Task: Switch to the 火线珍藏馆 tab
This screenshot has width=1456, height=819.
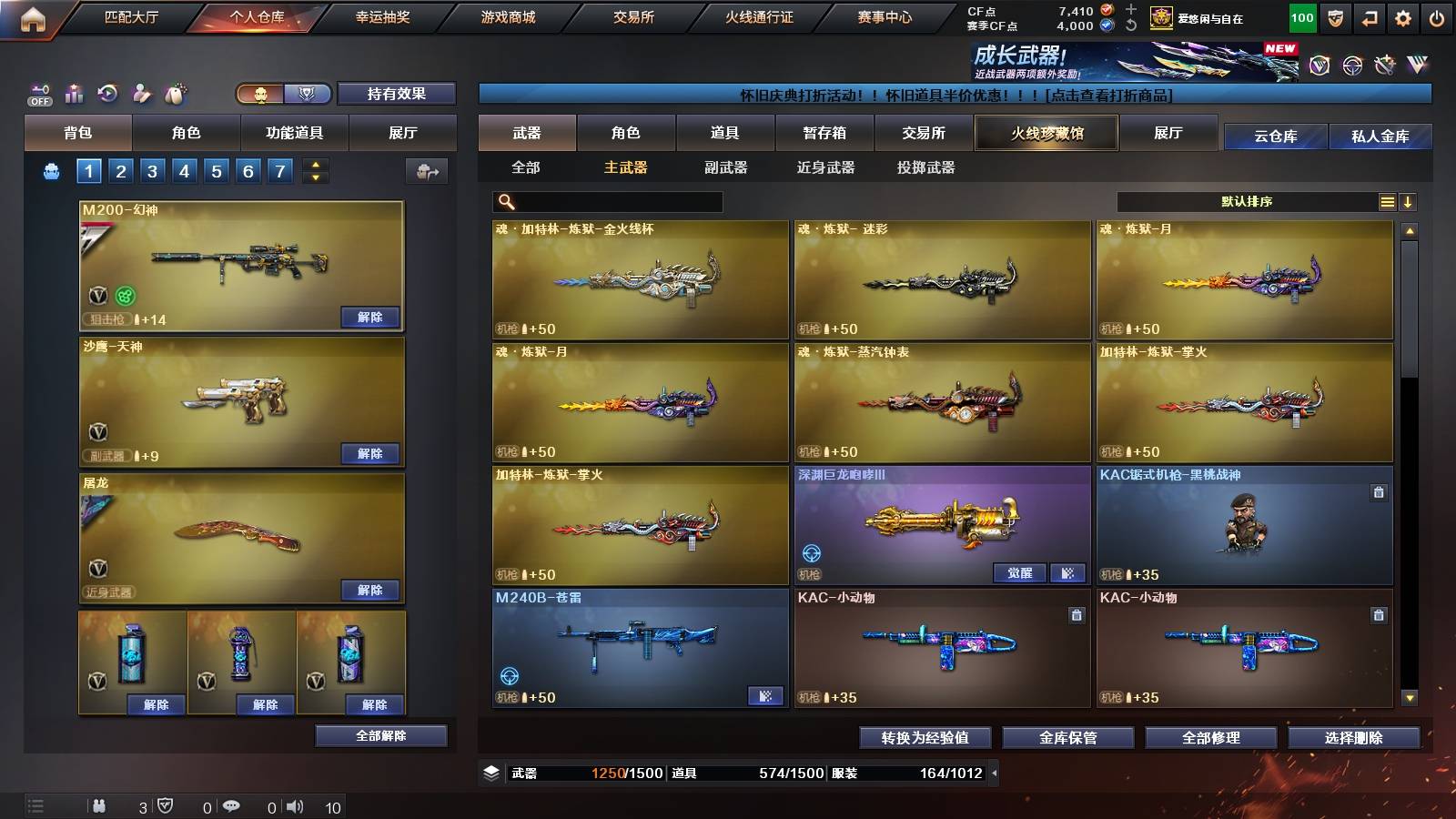Action: [x=1045, y=133]
